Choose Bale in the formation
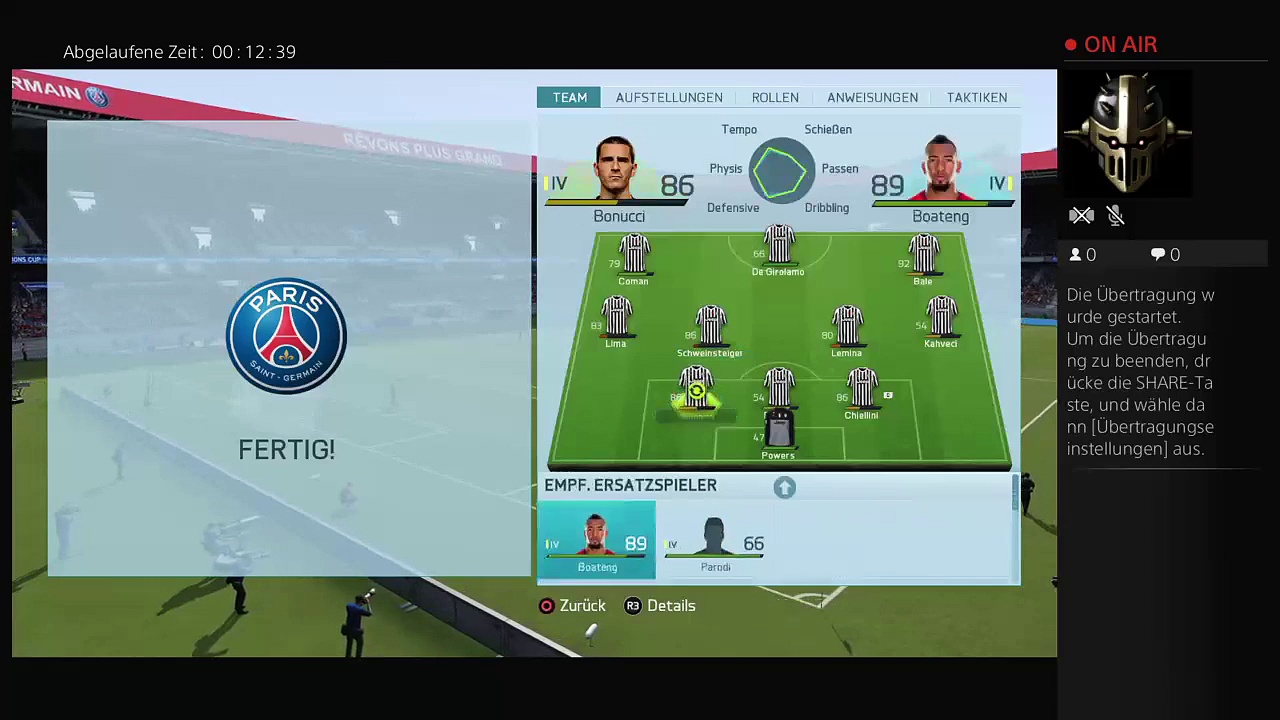The image size is (1280, 720). (922, 256)
